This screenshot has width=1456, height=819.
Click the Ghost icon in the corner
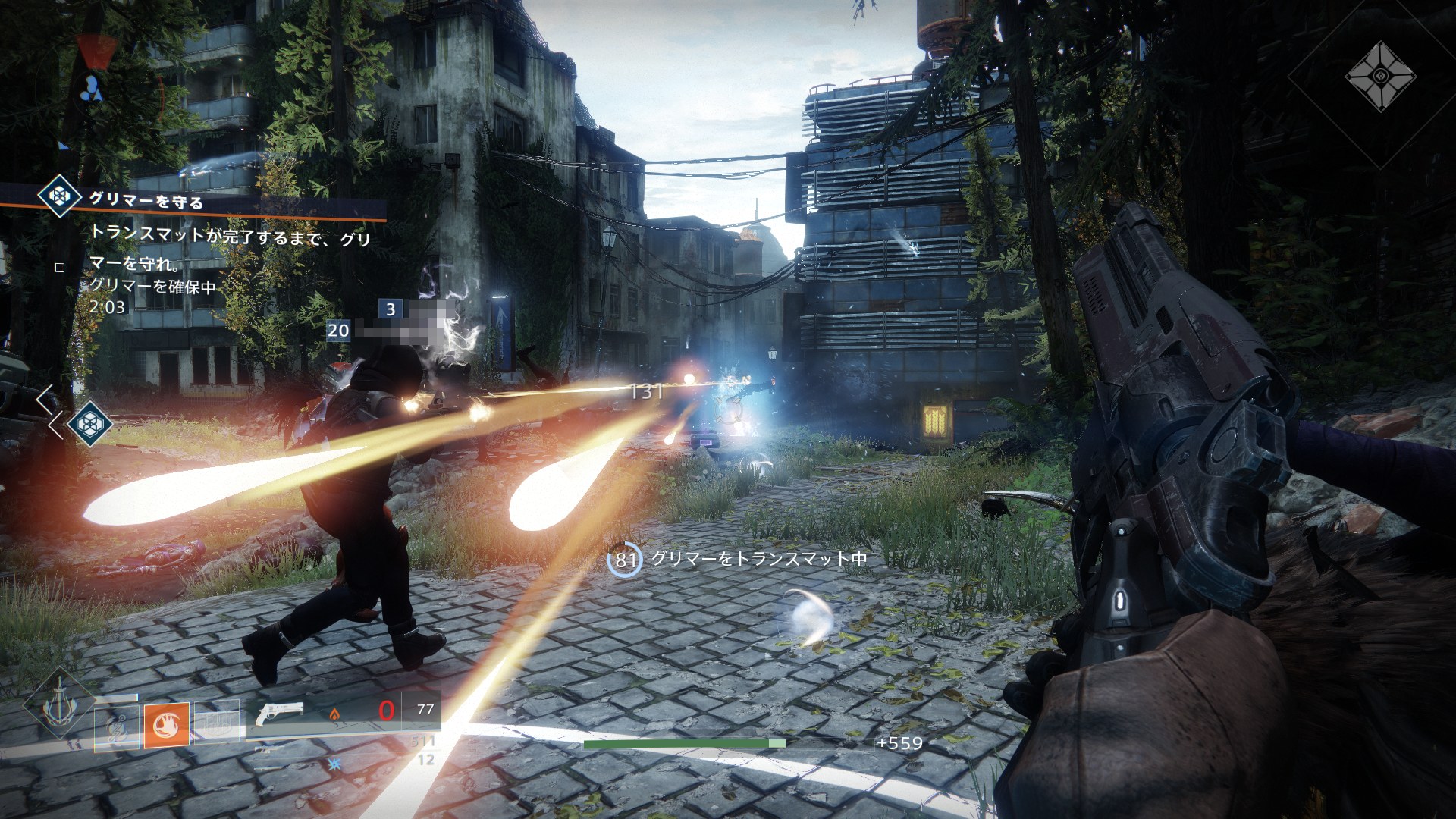point(1380,77)
